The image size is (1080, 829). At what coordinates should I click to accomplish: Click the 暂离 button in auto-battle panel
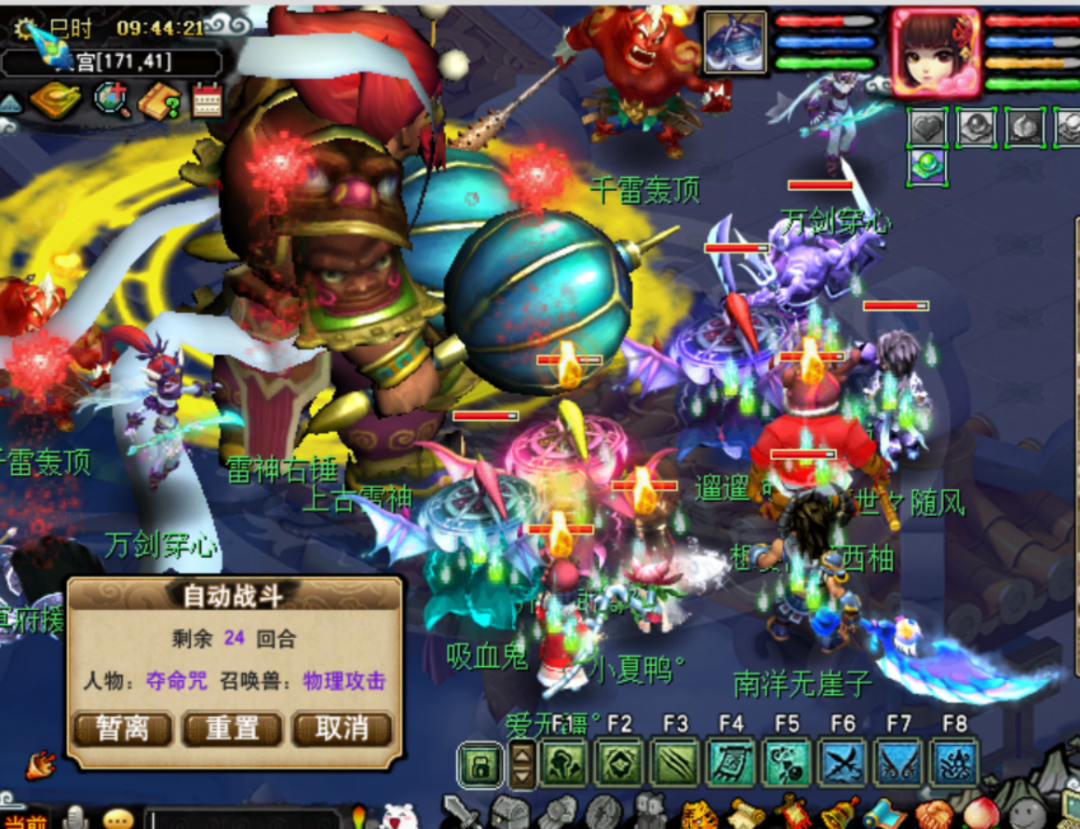(x=123, y=727)
